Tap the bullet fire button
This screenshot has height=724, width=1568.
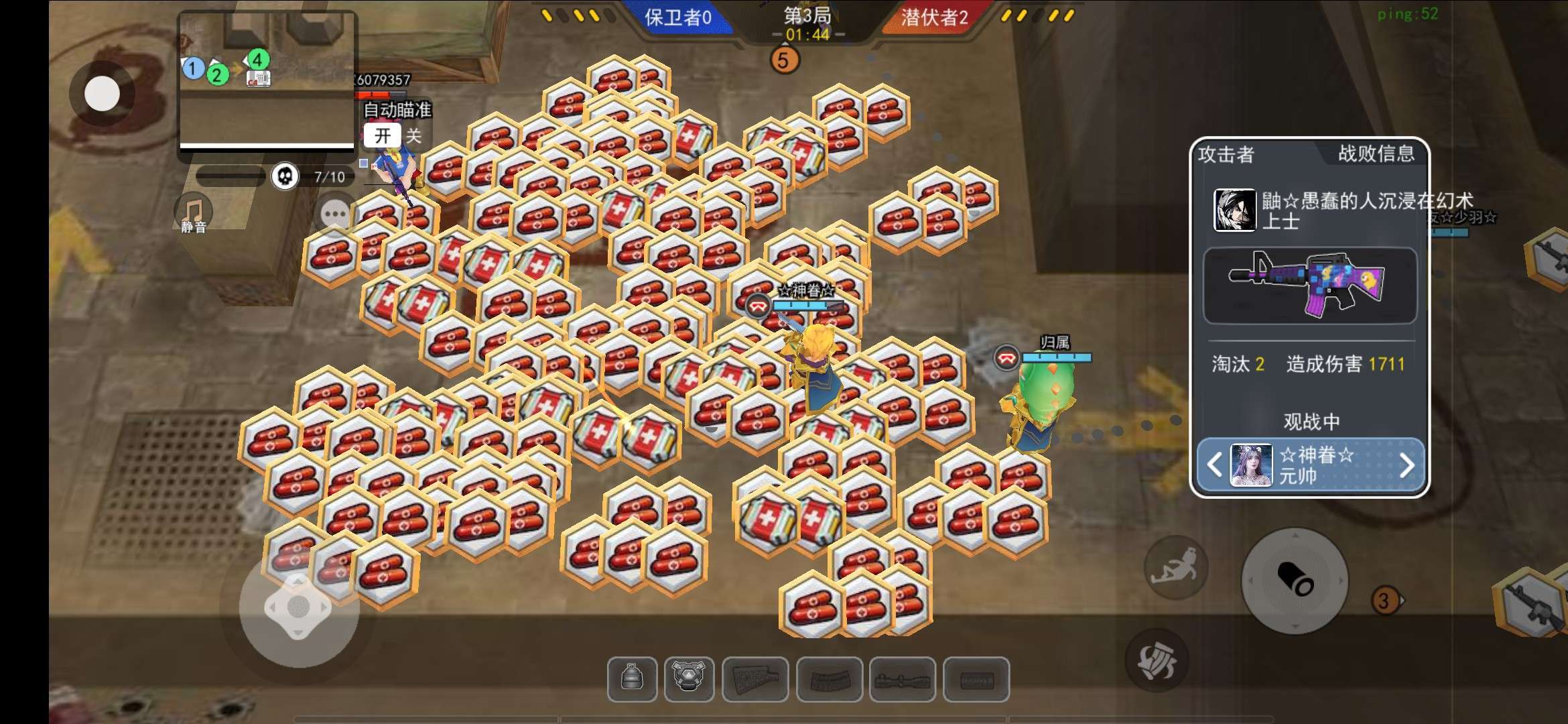(1295, 580)
